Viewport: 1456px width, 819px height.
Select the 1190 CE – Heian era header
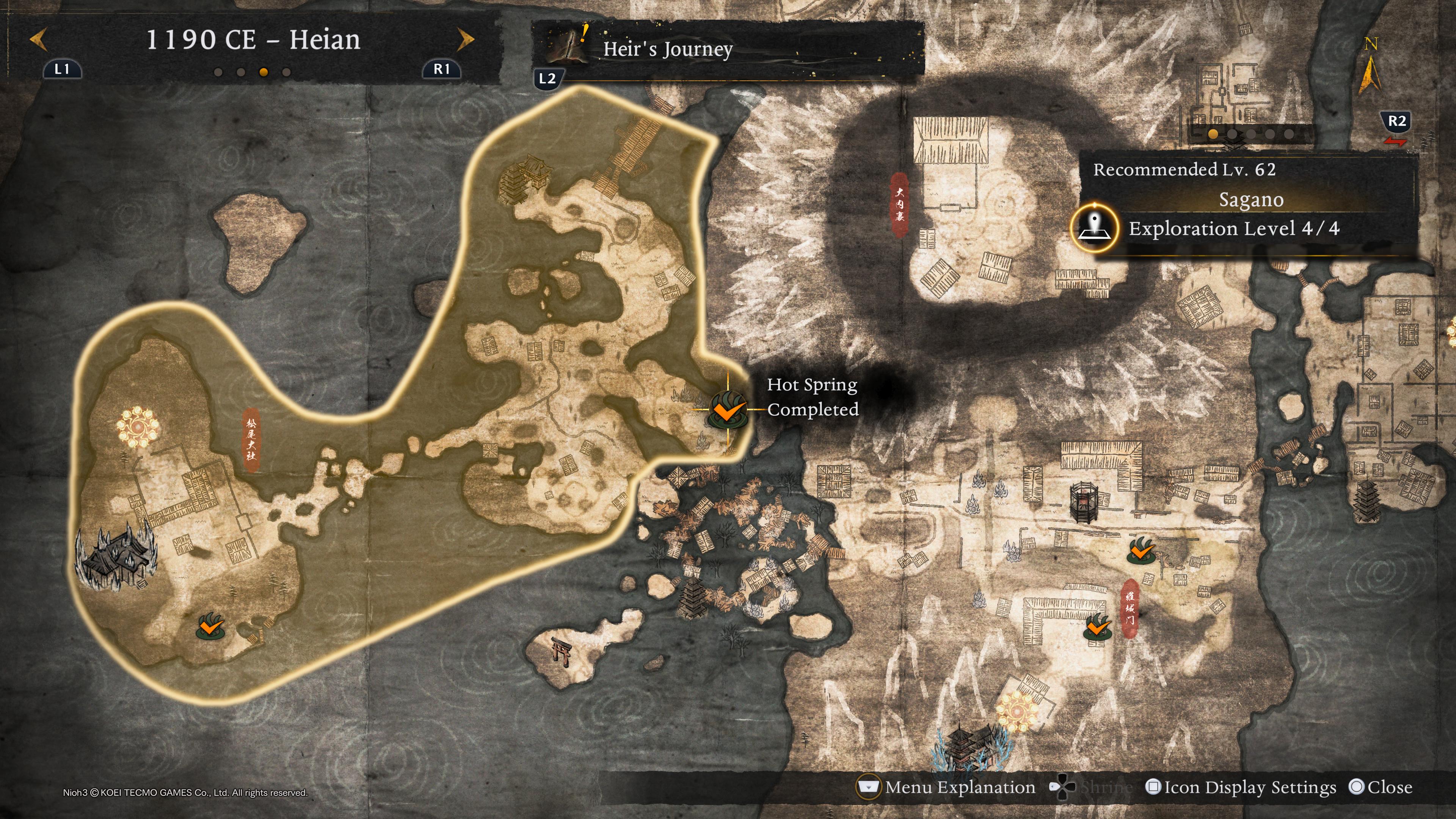point(253,39)
